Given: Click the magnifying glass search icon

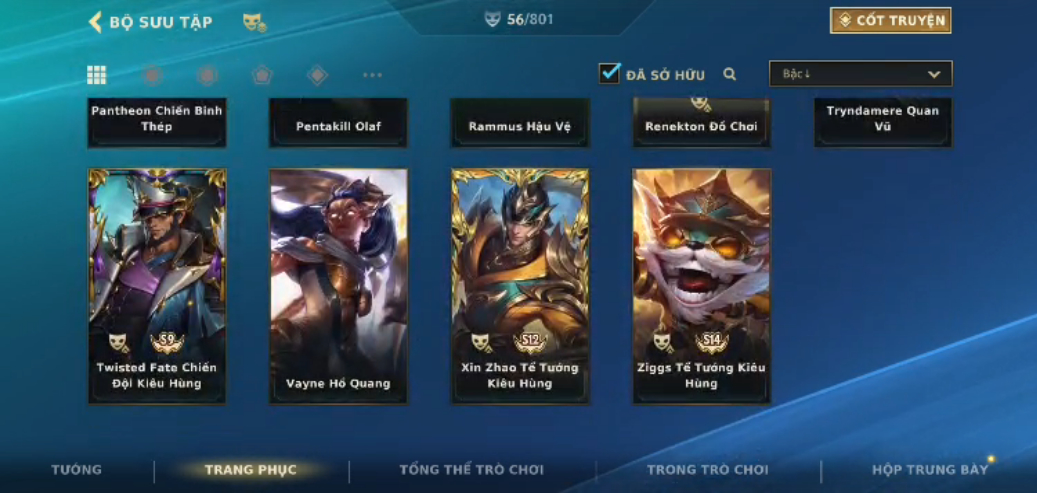Looking at the screenshot, I should point(730,74).
